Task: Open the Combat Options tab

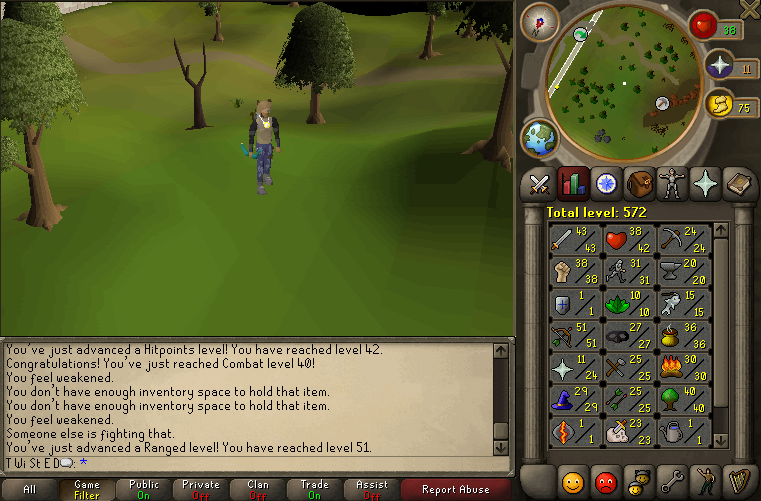Action: (540, 183)
